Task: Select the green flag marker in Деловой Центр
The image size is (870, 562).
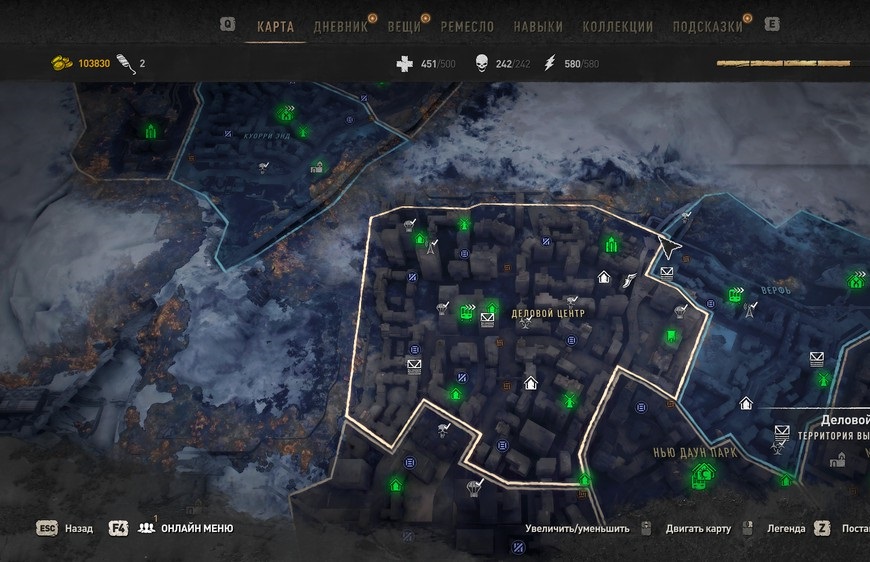Action: [672, 336]
